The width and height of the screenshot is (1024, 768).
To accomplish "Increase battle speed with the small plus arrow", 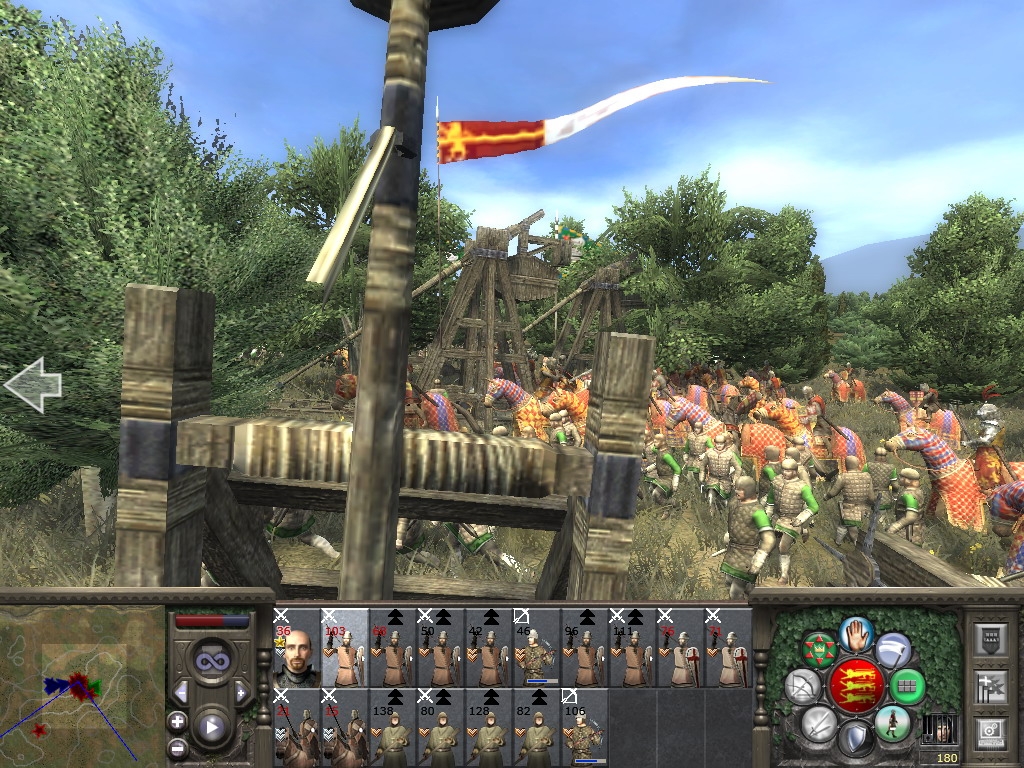I will (241, 692).
